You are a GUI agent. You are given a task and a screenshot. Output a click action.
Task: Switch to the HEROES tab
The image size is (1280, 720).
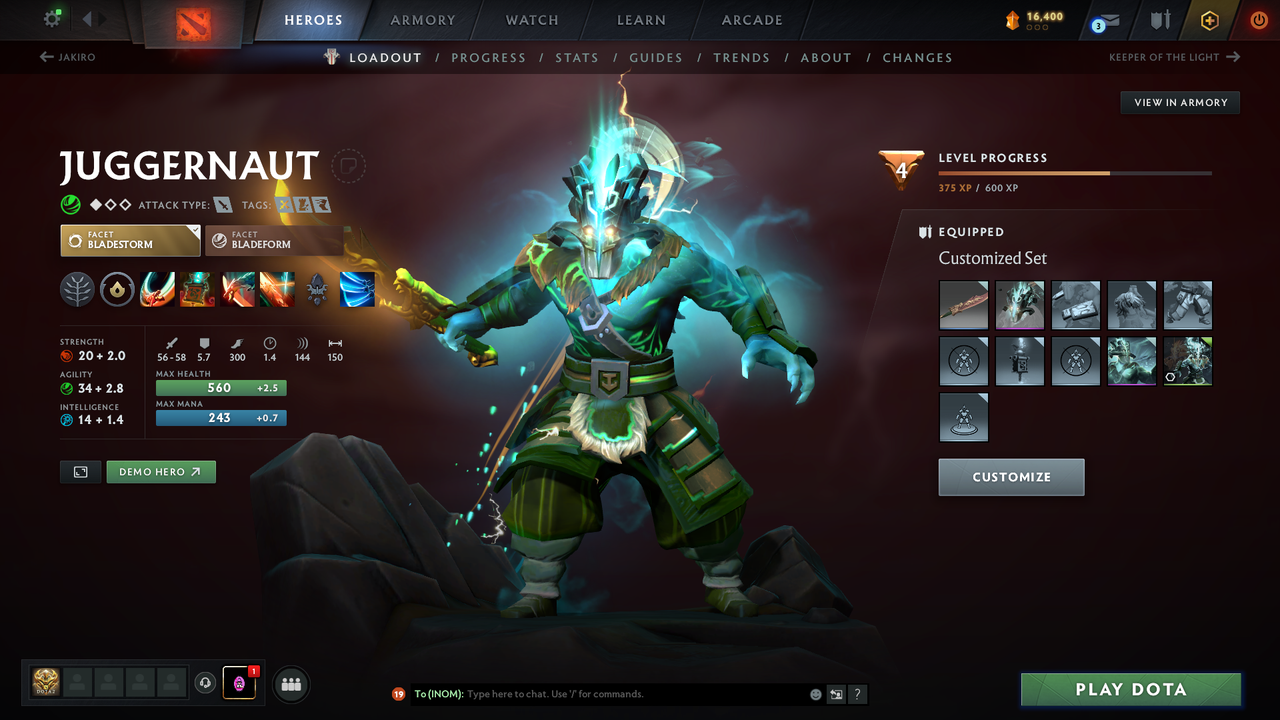pyautogui.click(x=313, y=19)
